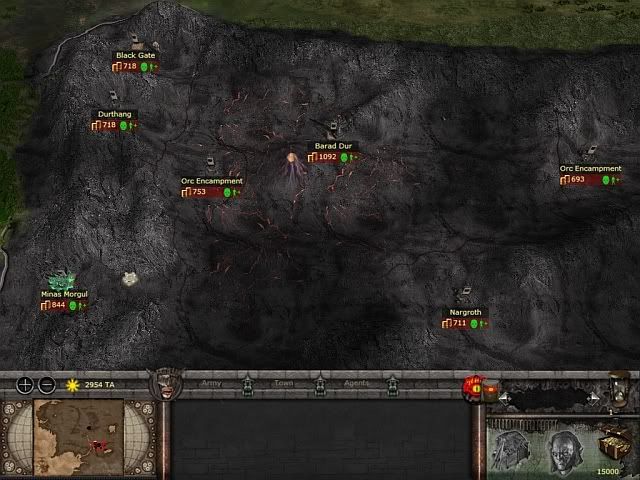The image size is (640, 480).
Task: Select the Black Gate settlement label
Action: (136, 56)
